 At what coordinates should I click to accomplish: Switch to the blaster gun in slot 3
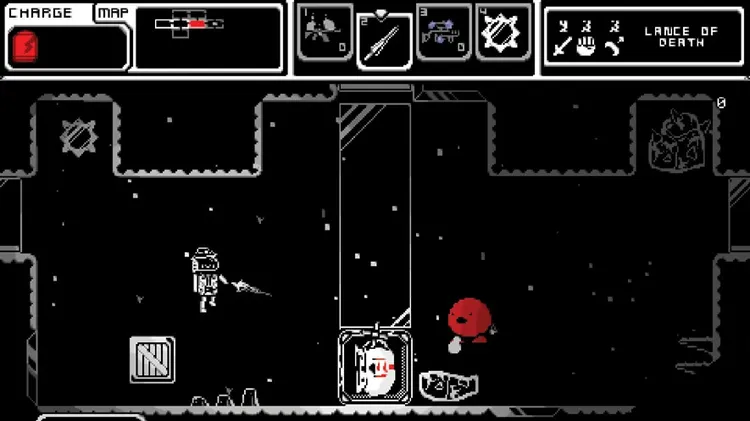(x=444, y=34)
